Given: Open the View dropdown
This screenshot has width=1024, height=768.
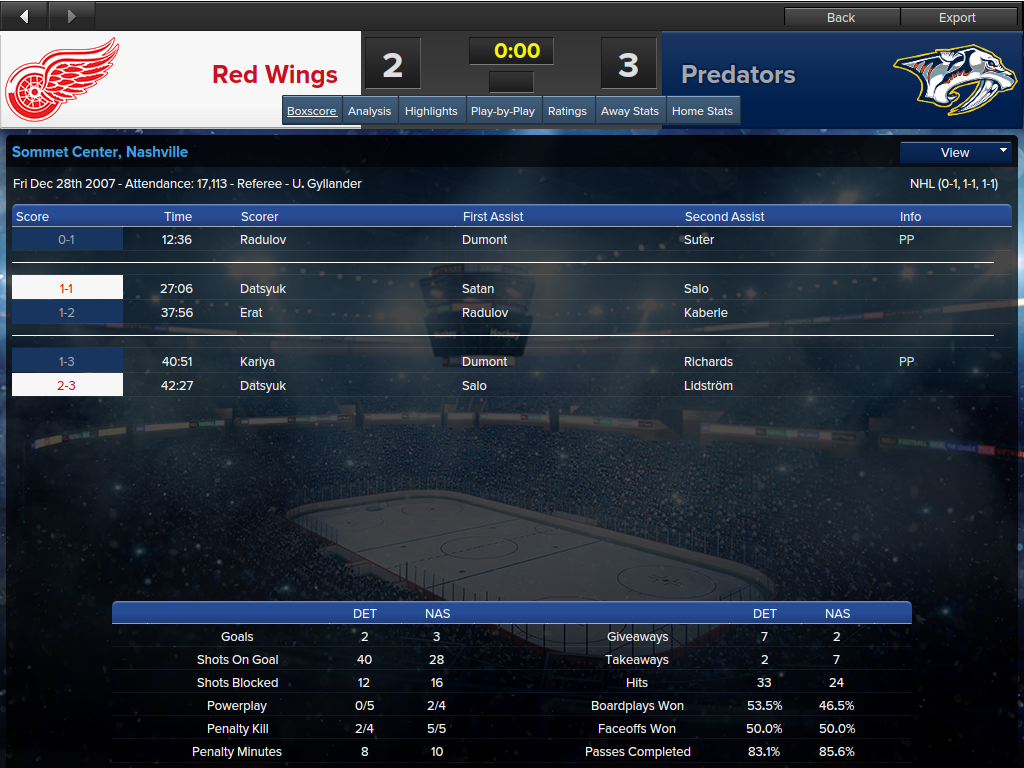Looking at the screenshot, I should (x=955, y=152).
